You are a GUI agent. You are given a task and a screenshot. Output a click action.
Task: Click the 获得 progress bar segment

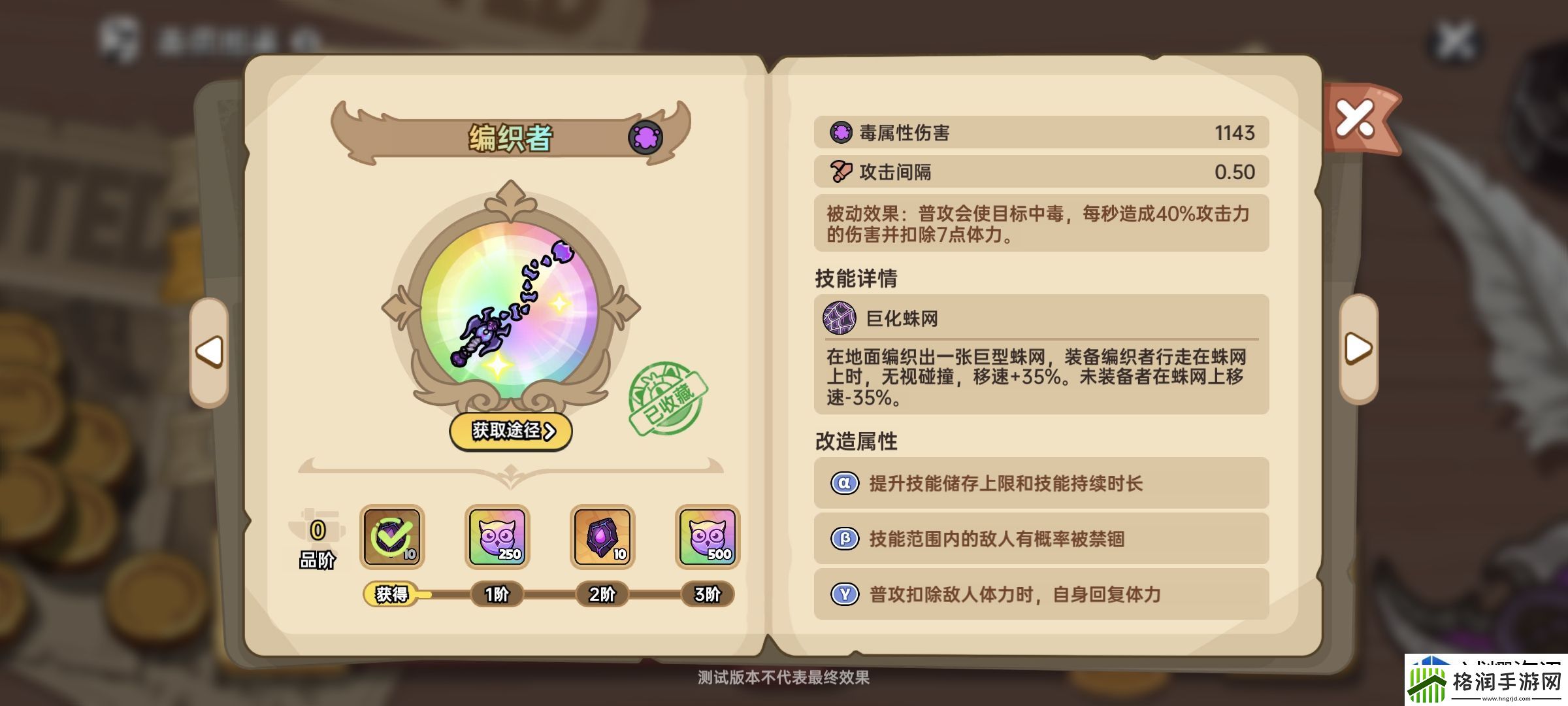(x=393, y=594)
